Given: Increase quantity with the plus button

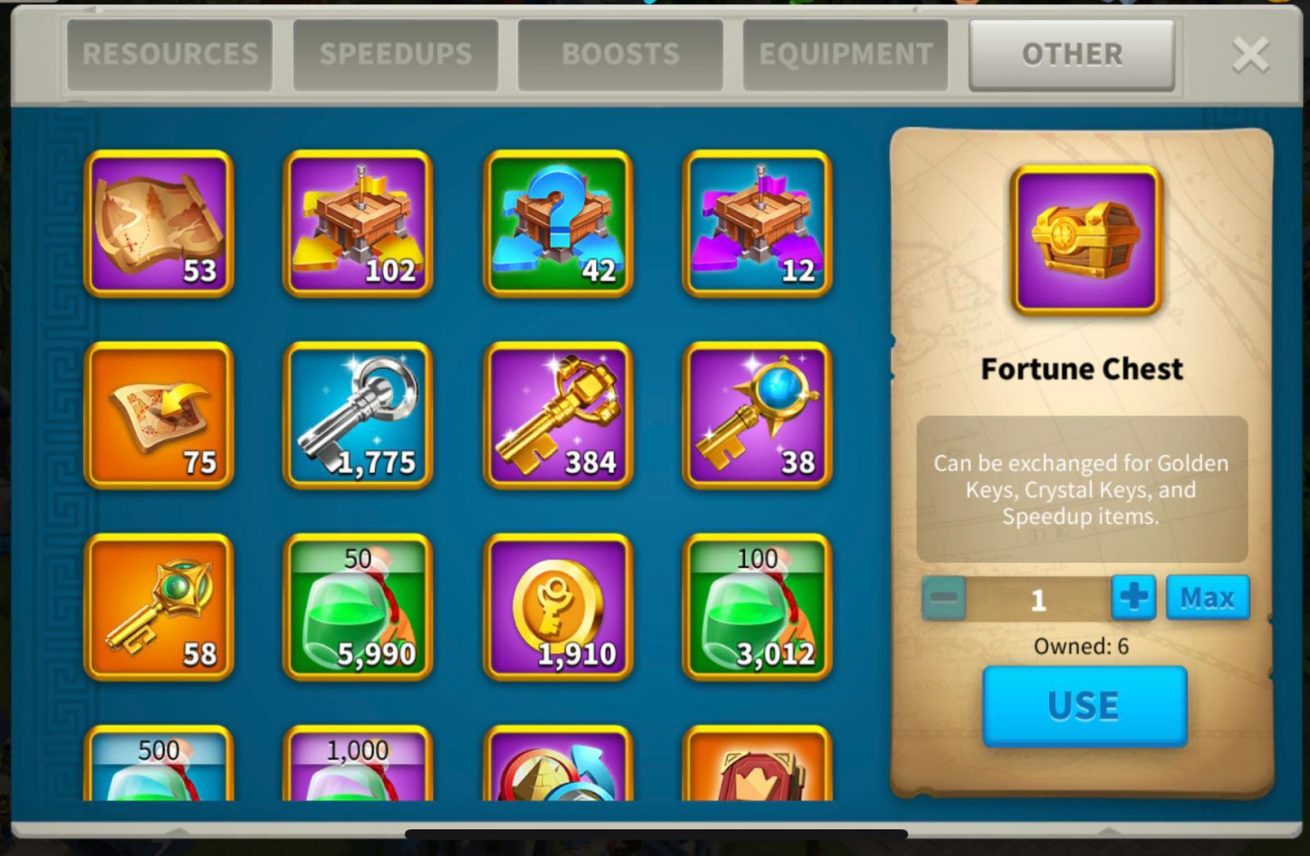Looking at the screenshot, I should coord(1133,598).
